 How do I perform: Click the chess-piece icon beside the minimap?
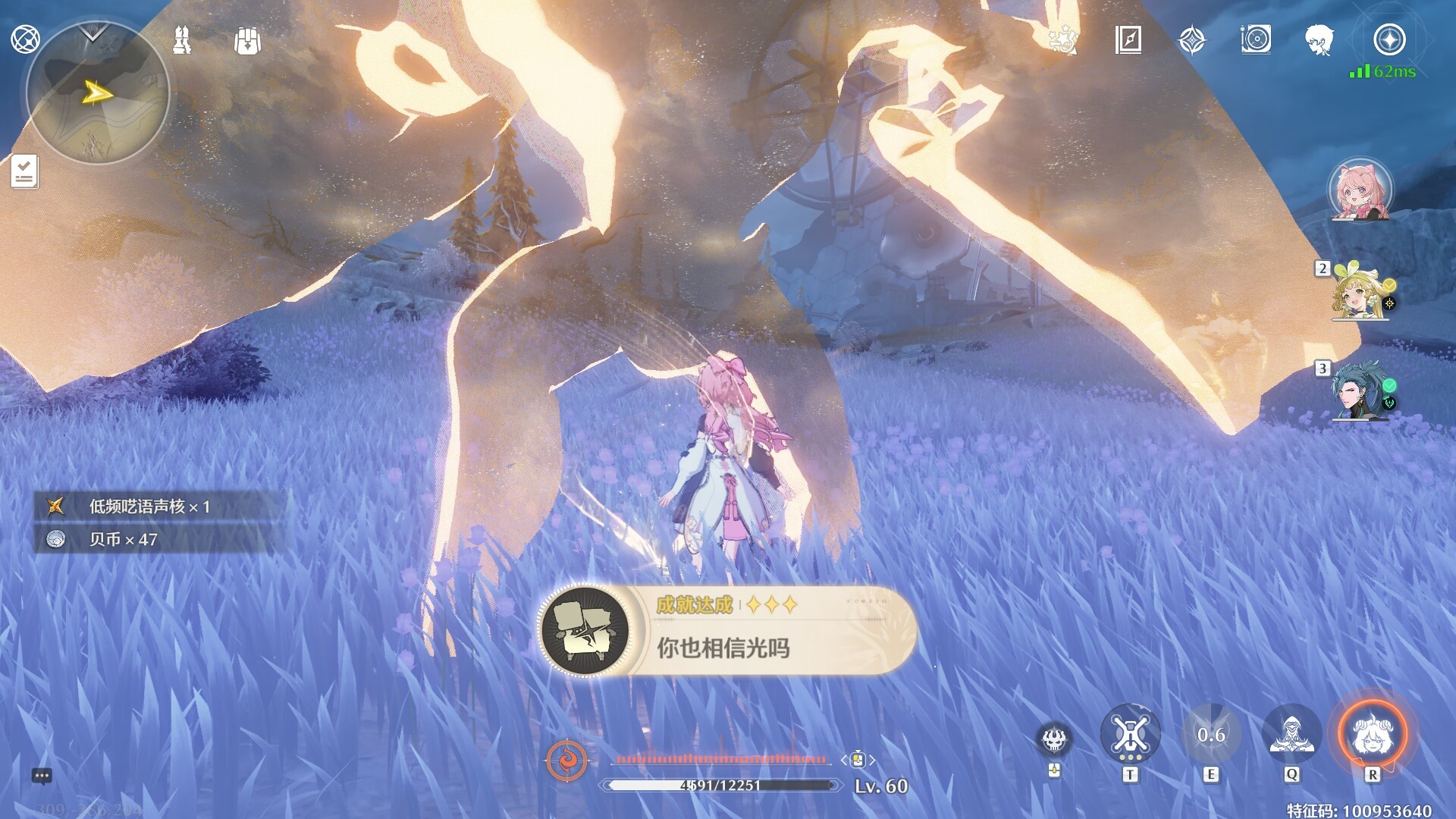[x=182, y=40]
